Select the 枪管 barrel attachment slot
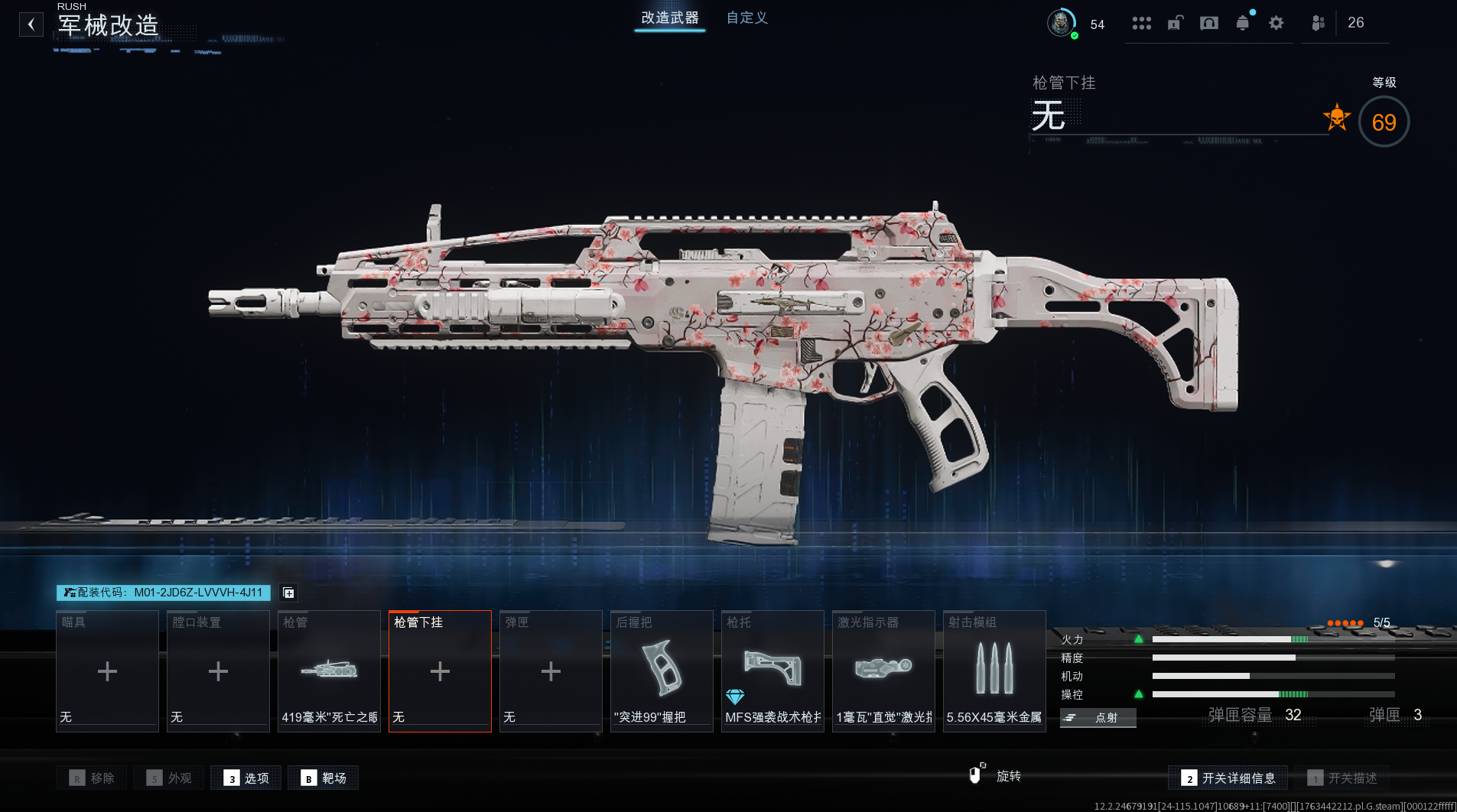This screenshot has width=1457, height=812. tap(329, 671)
